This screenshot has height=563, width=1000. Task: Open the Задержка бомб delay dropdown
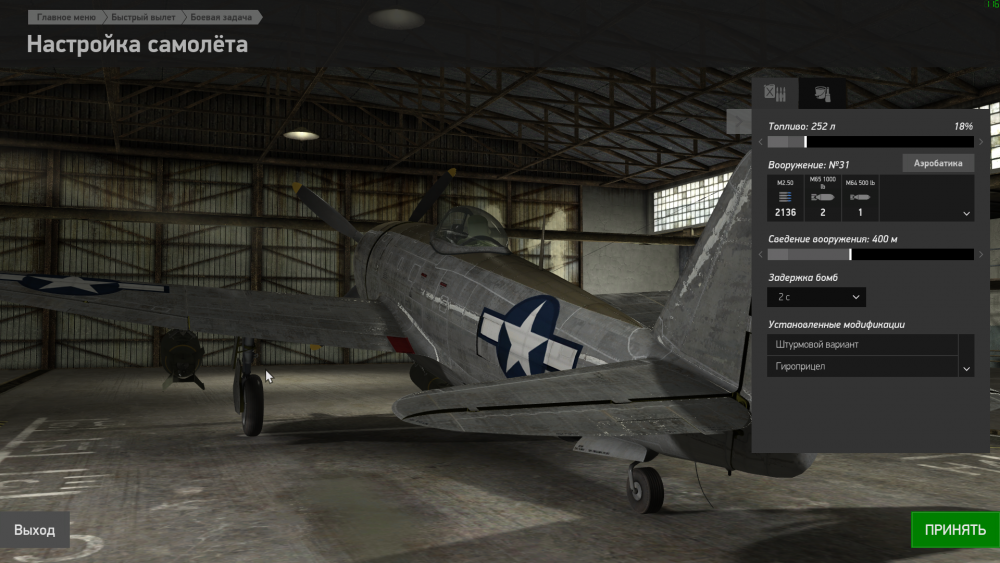coord(816,297)
